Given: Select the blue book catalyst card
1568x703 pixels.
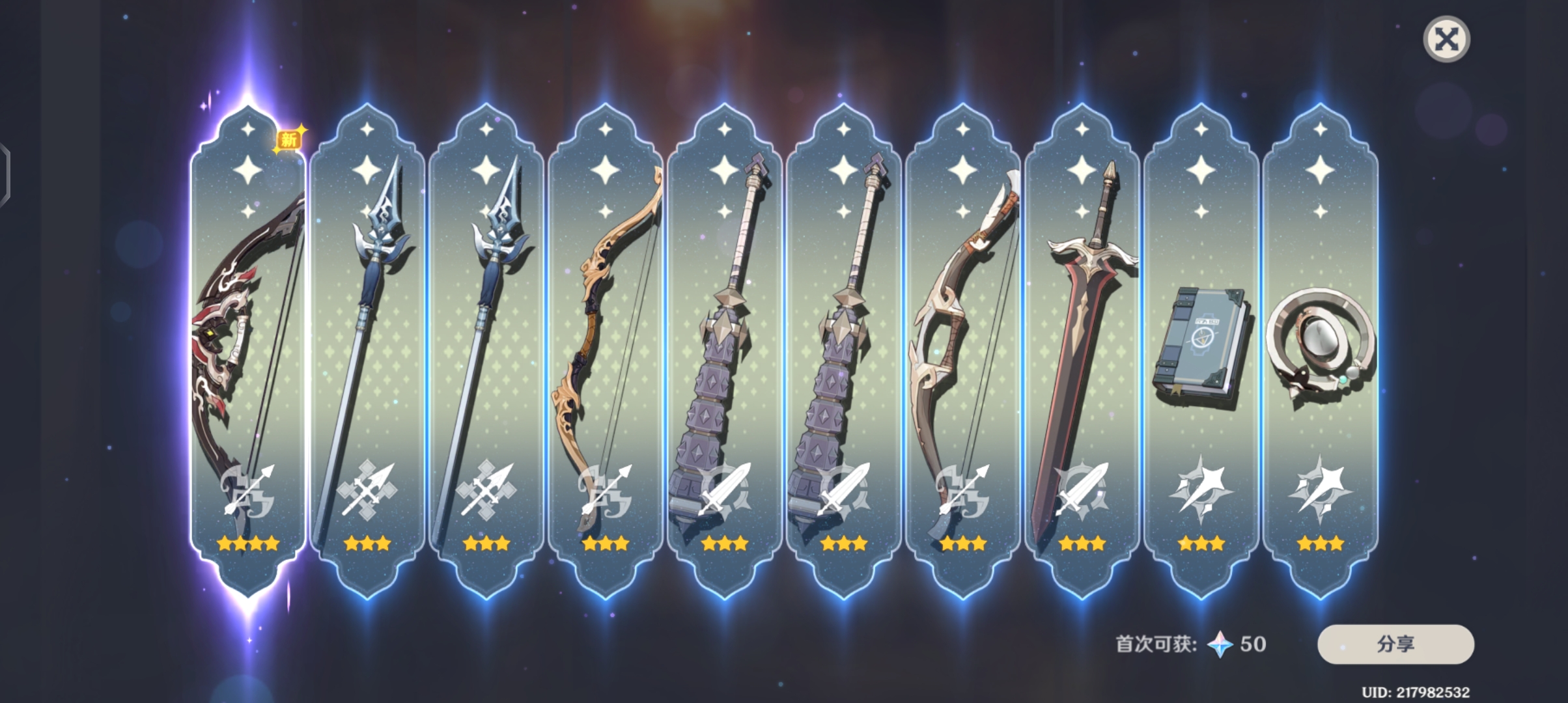Looking at the screenshot, I should click(x=1201, y=351).
